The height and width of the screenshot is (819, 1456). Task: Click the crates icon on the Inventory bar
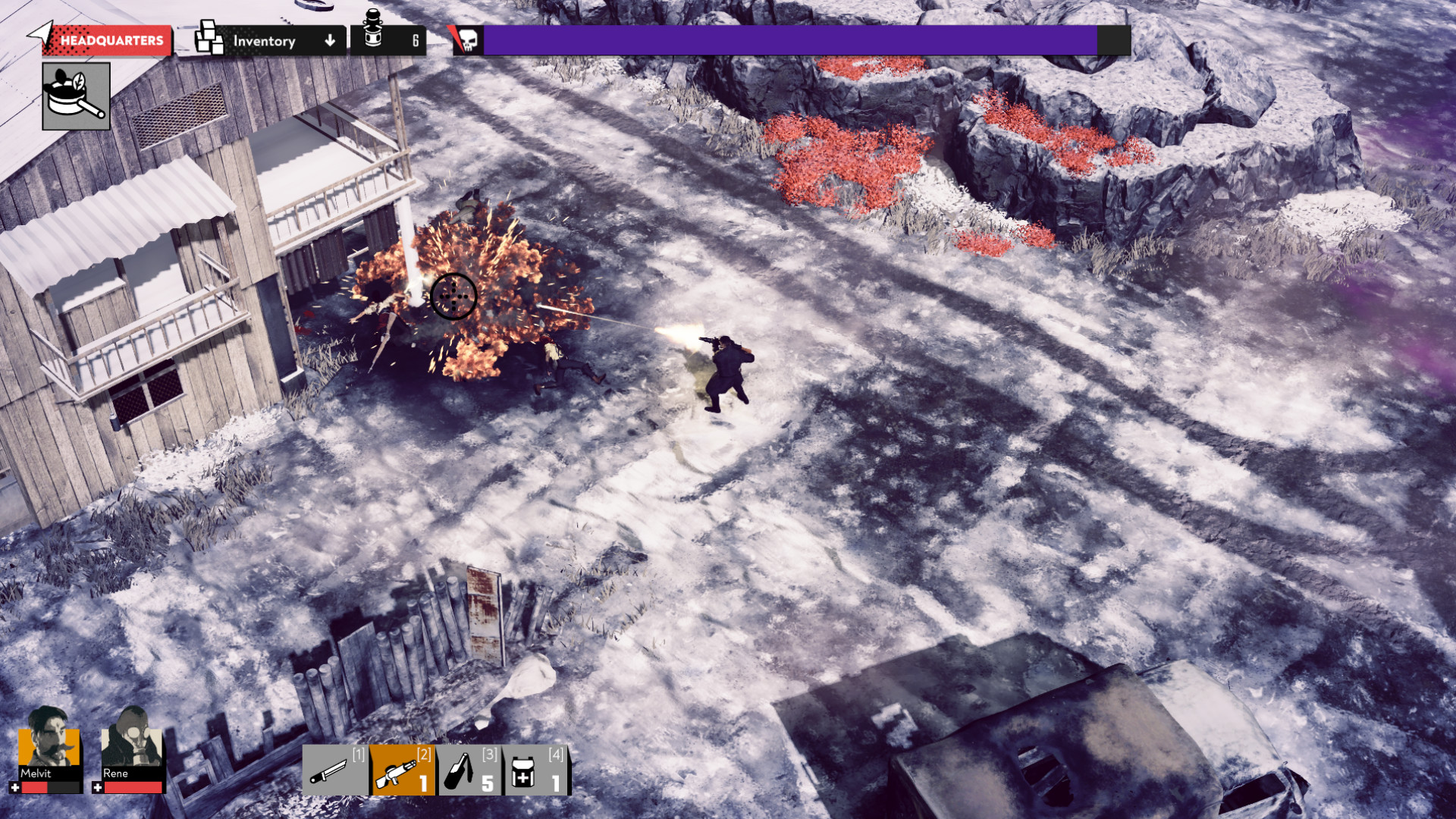coord(208,37)
